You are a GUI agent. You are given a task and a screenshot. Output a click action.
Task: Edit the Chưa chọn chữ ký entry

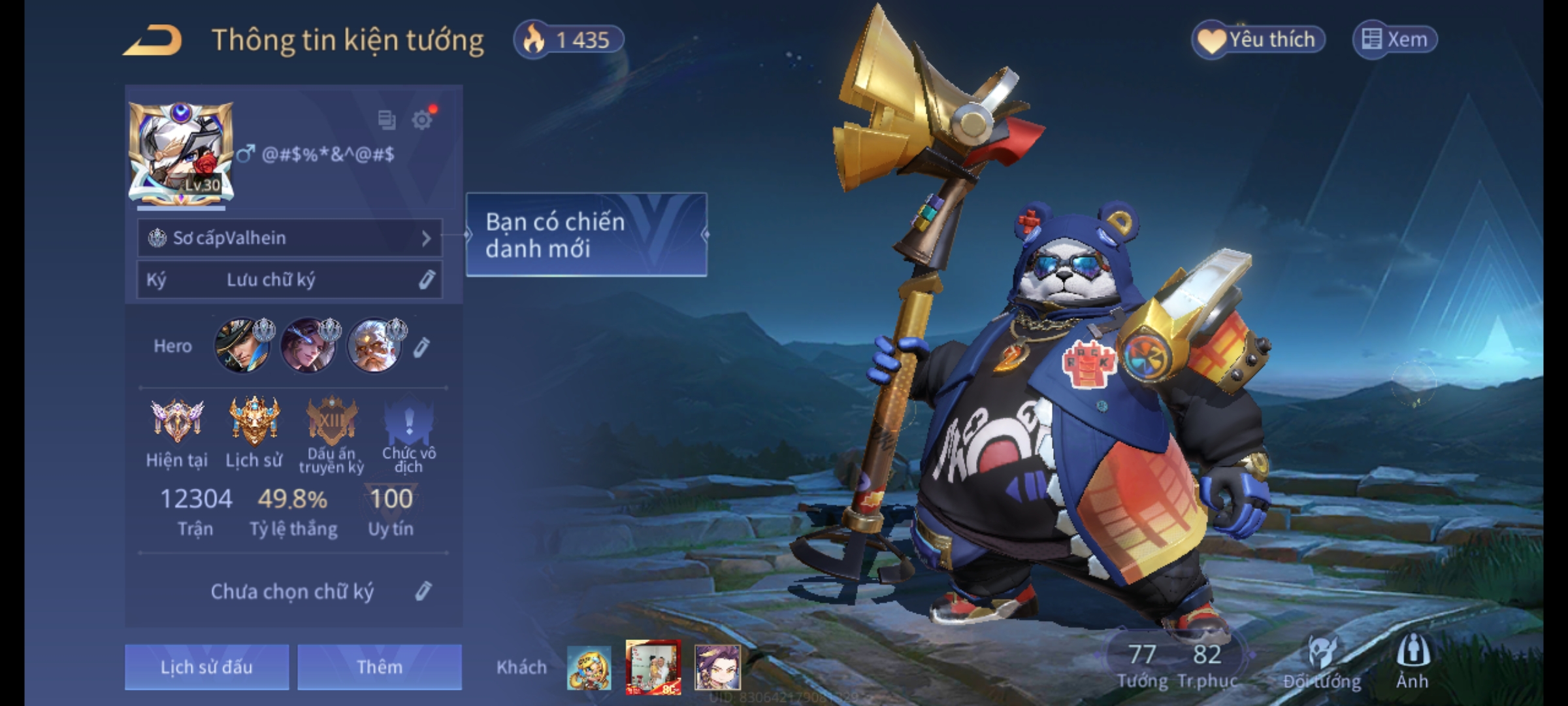click(423, 592)
